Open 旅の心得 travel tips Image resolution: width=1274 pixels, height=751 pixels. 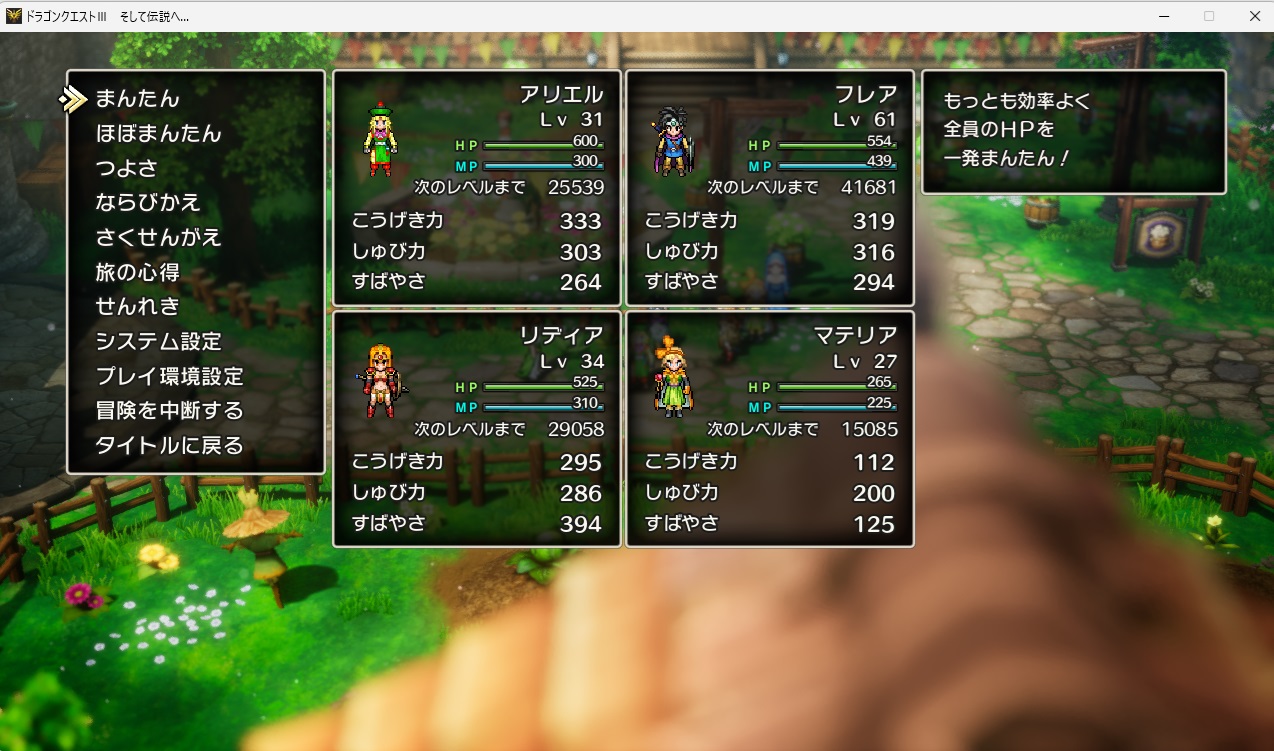coord(137,272)
